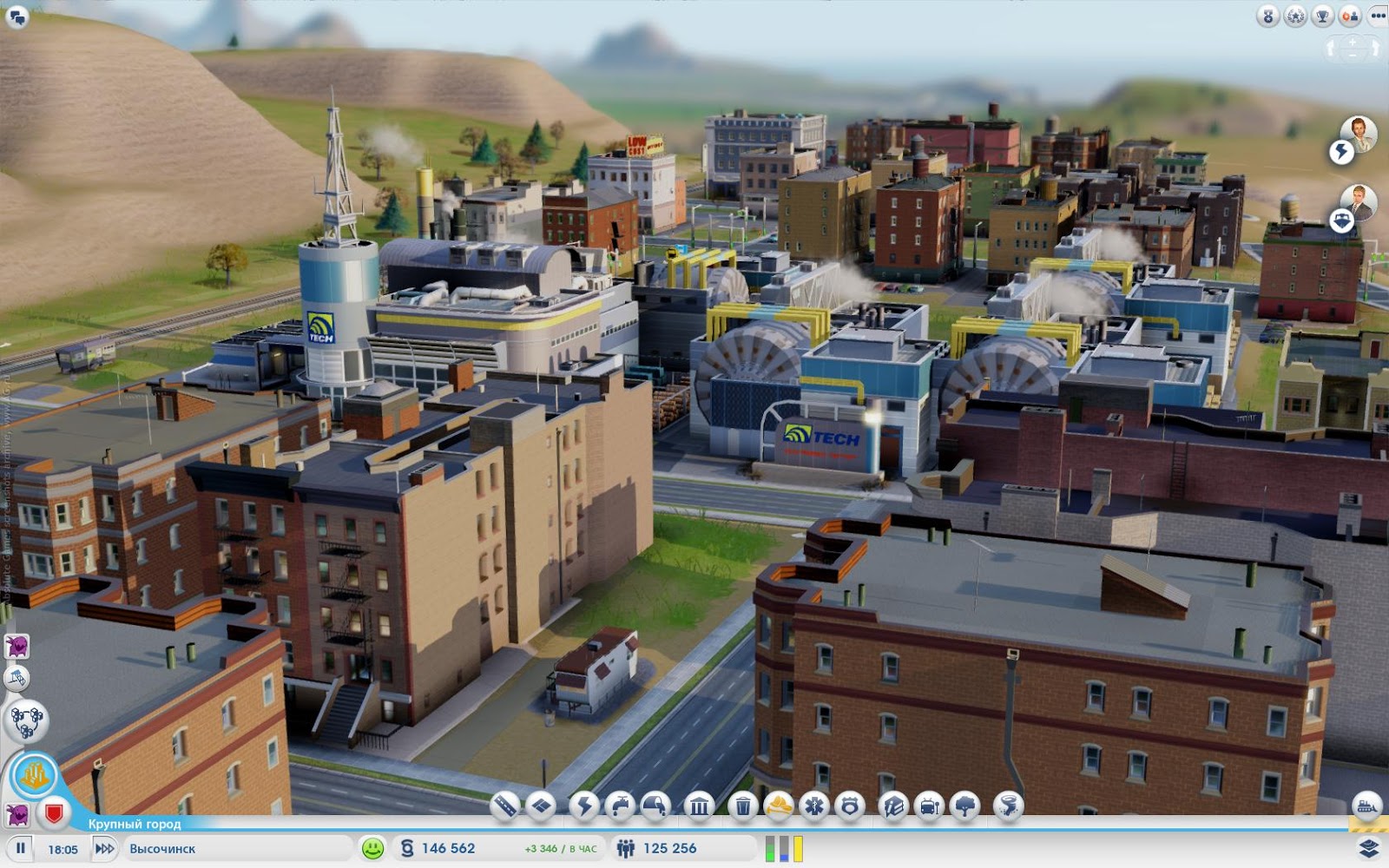Enable fast-forward game speed
The width and height of the screenshot is (1389, 868).
pos(105,849)
